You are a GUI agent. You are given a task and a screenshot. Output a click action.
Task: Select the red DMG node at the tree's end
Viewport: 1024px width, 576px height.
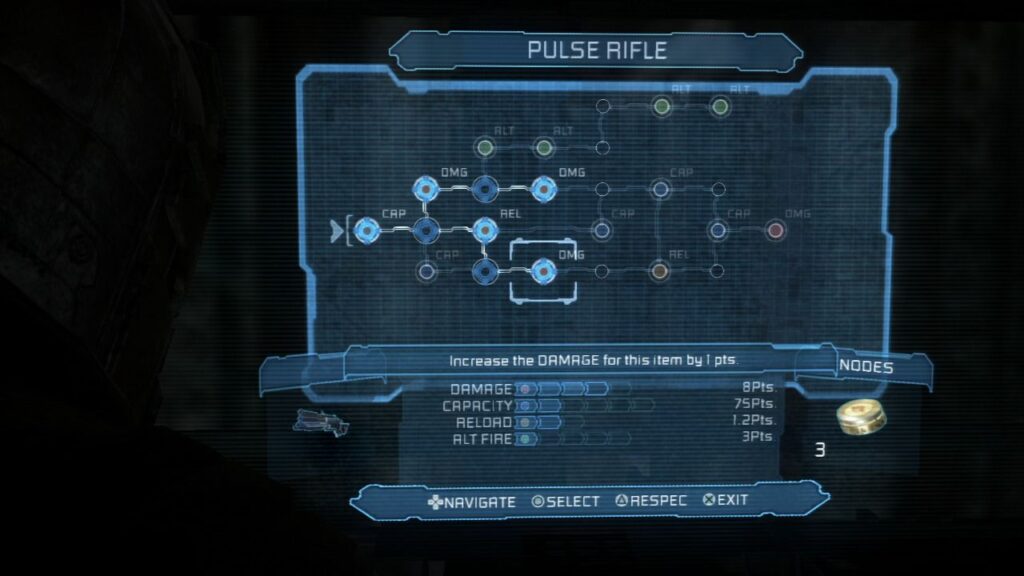(x=775, y=231)
